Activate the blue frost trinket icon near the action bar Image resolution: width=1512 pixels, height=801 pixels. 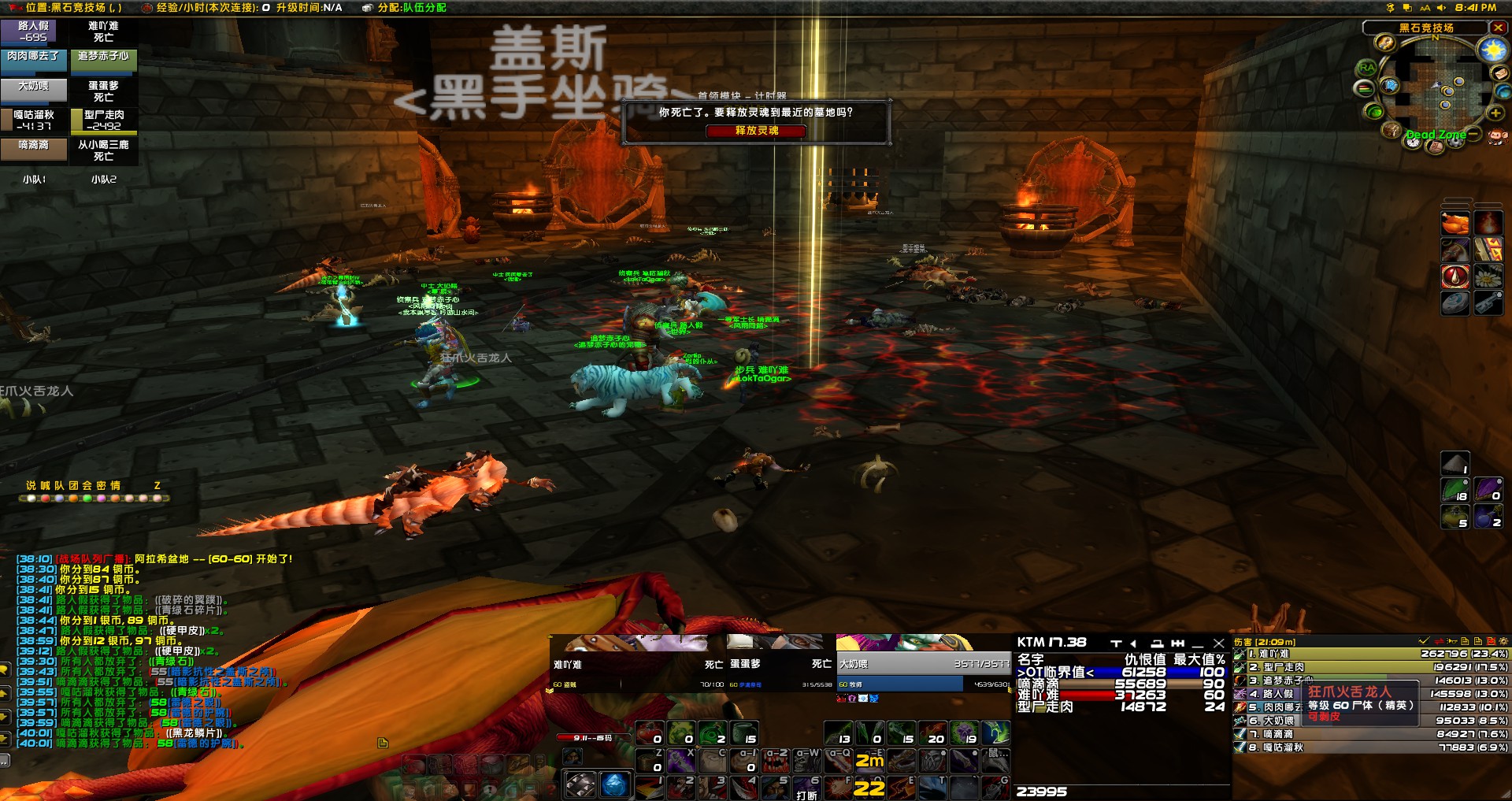tap(615, 785)
